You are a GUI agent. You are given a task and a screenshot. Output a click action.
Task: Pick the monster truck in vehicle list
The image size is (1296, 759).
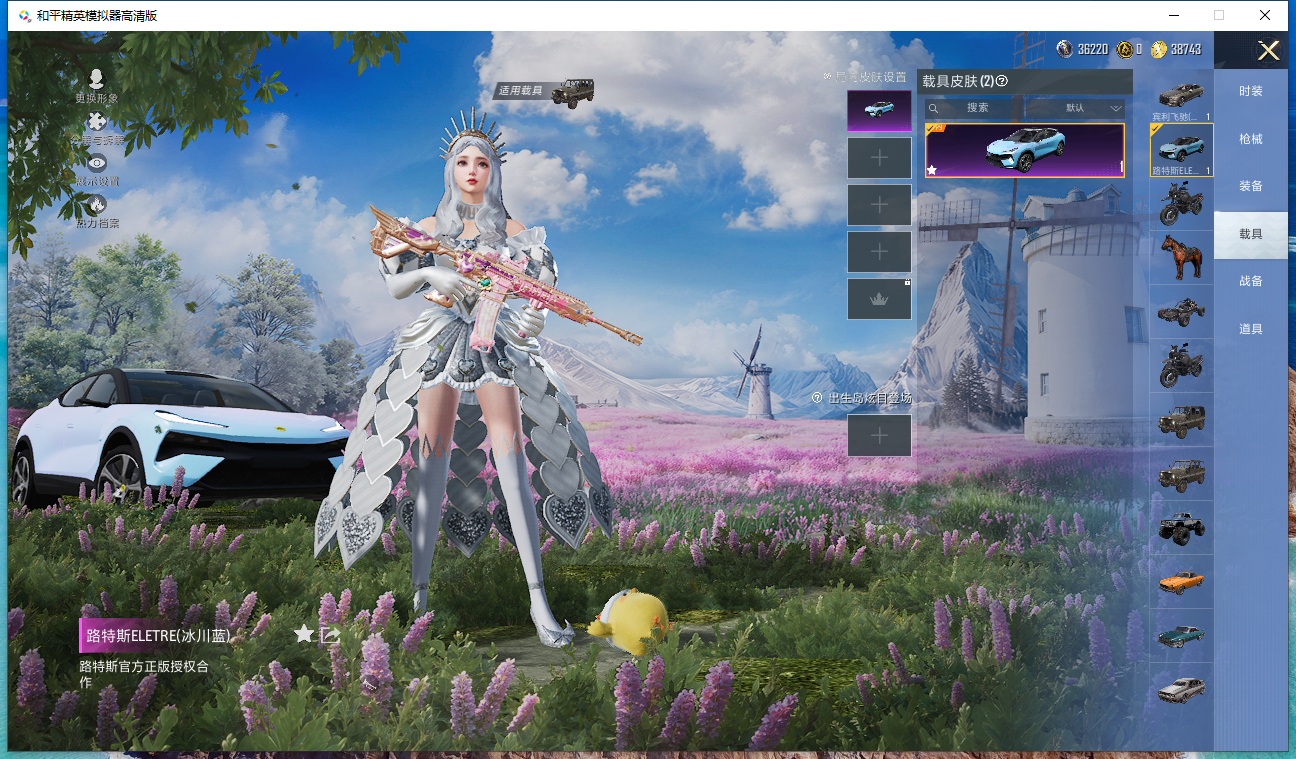(1181, 528)
